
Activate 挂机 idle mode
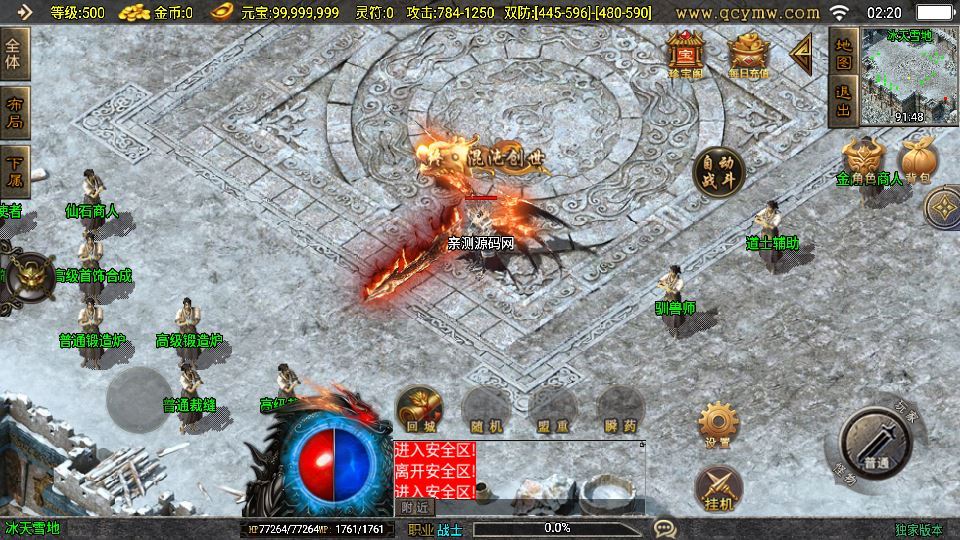[718, 487]
